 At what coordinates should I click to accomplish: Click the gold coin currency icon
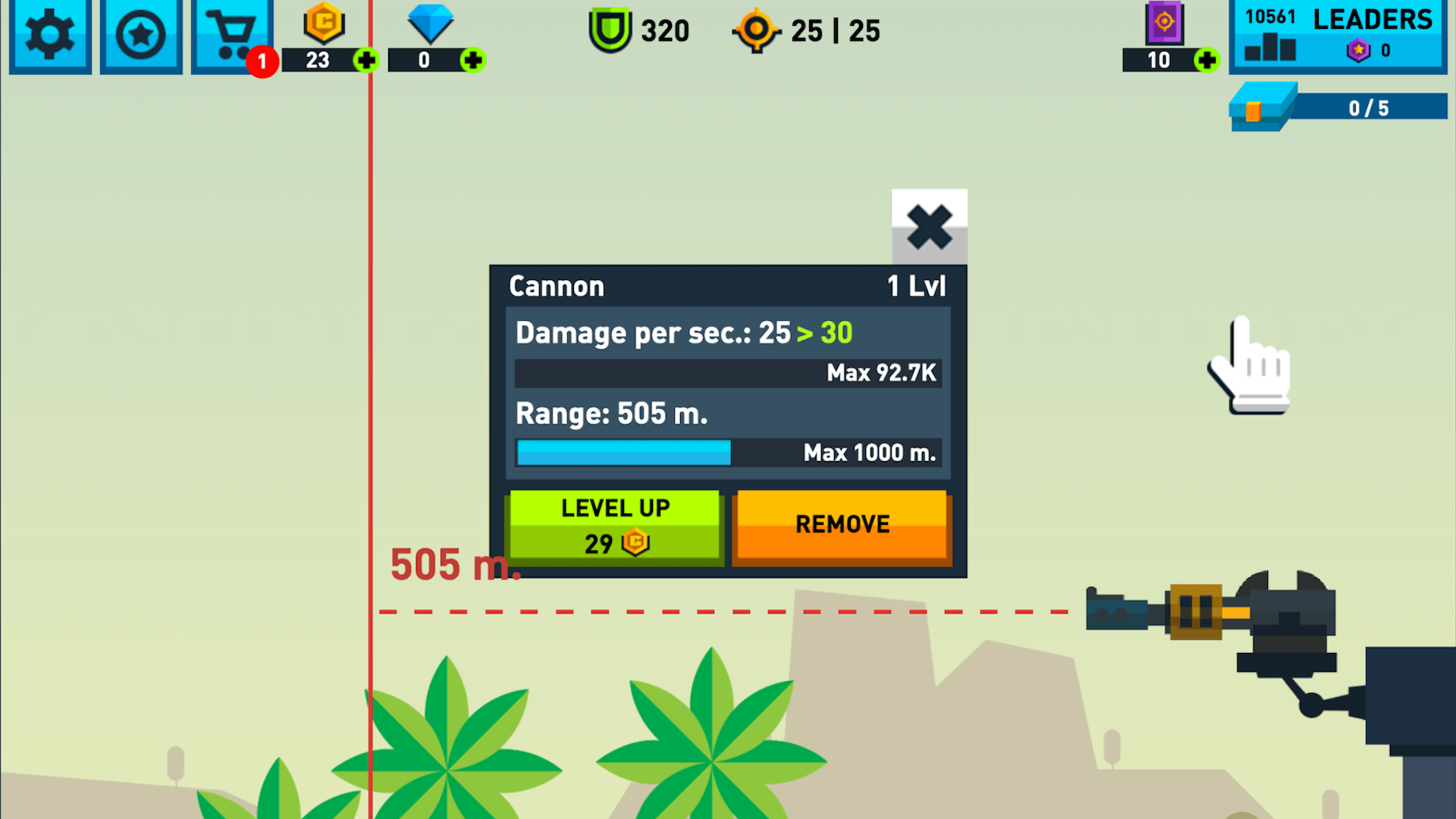(x=323, y=24)
